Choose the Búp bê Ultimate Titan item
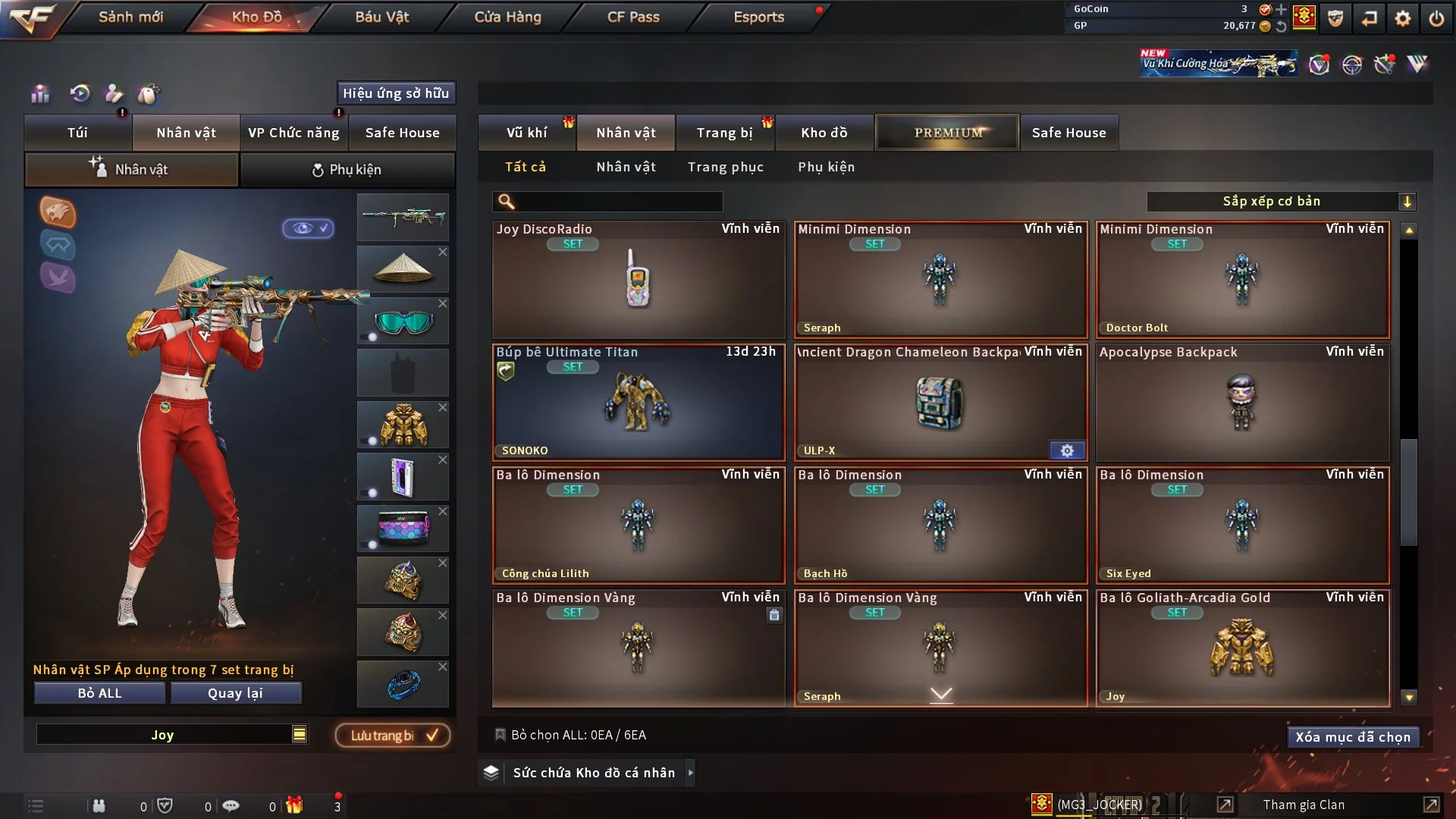The height and width of the screenshot is (819, 1456). point(639,402)
